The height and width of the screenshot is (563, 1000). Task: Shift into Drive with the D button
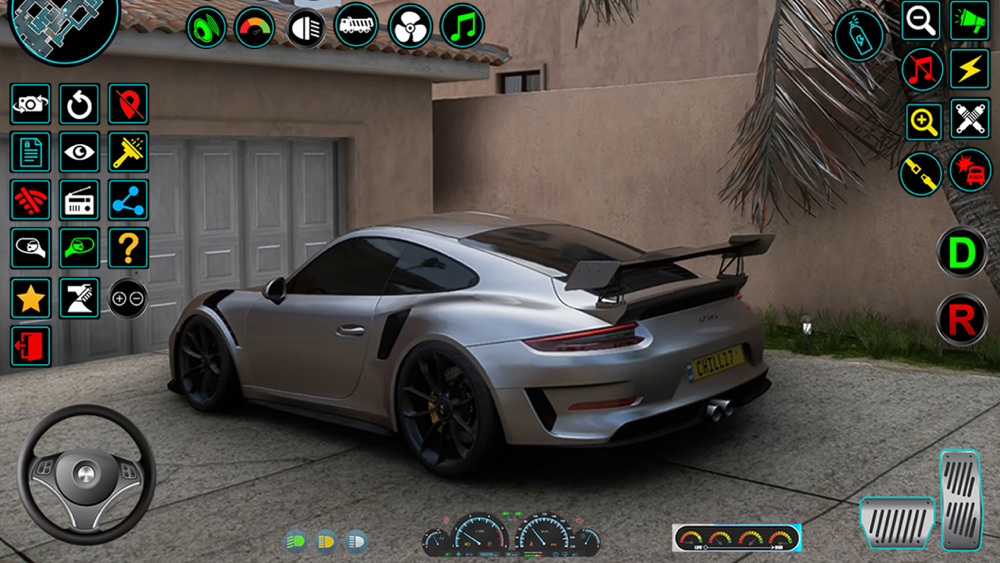tap(961, 253)
